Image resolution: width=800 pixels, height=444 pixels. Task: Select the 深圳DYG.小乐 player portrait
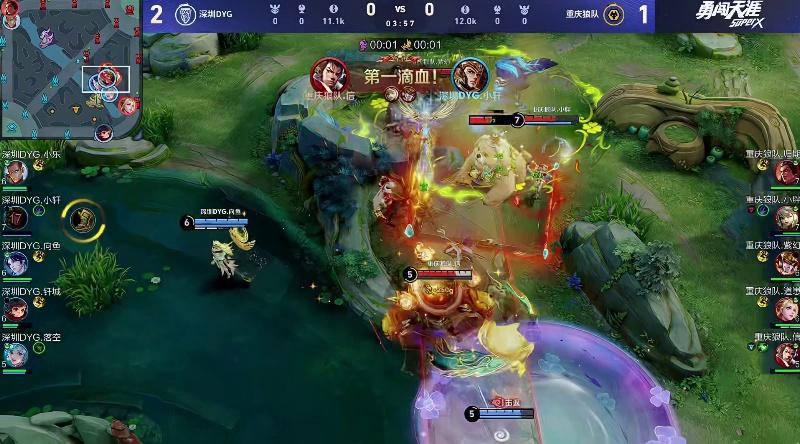(x=15, y=172)
